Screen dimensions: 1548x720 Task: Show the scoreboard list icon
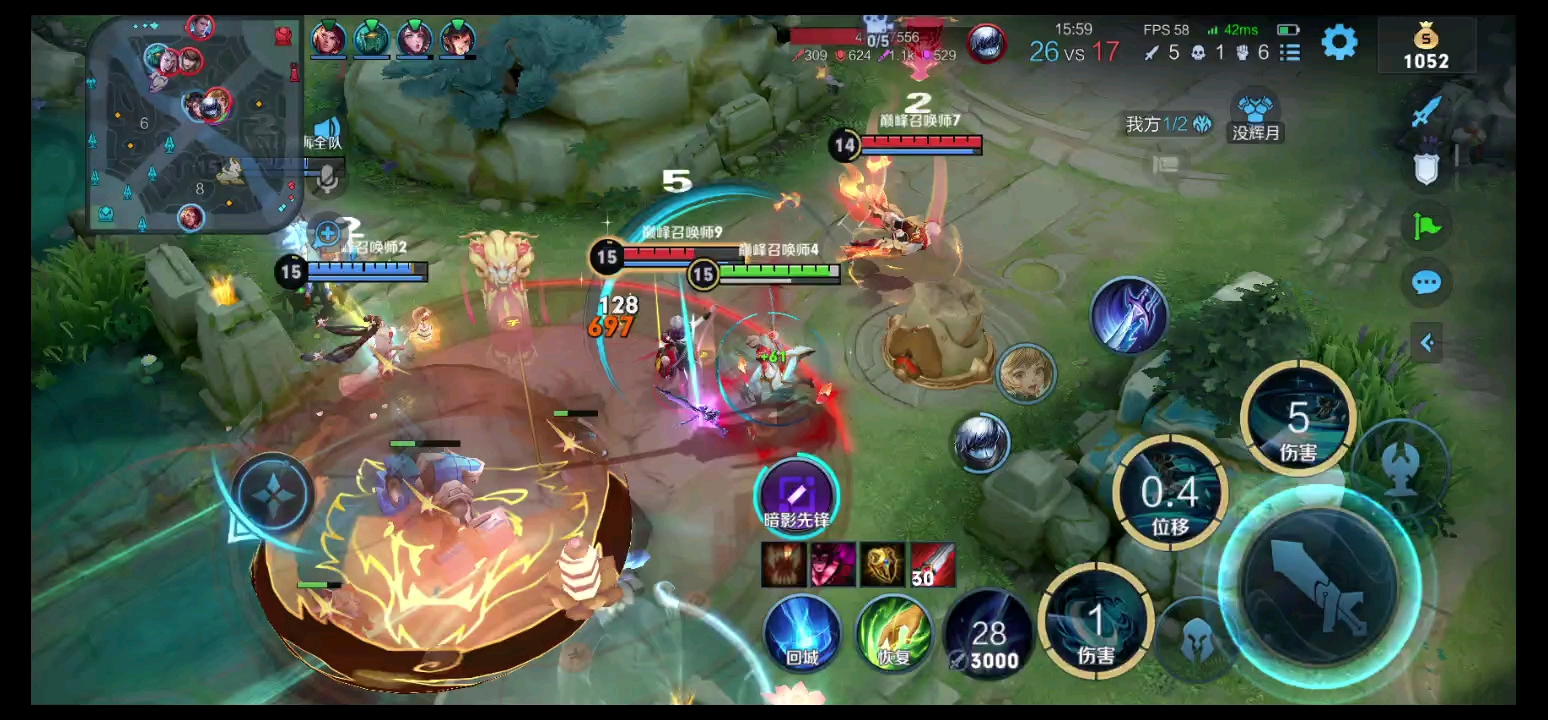pos(1291,53)
